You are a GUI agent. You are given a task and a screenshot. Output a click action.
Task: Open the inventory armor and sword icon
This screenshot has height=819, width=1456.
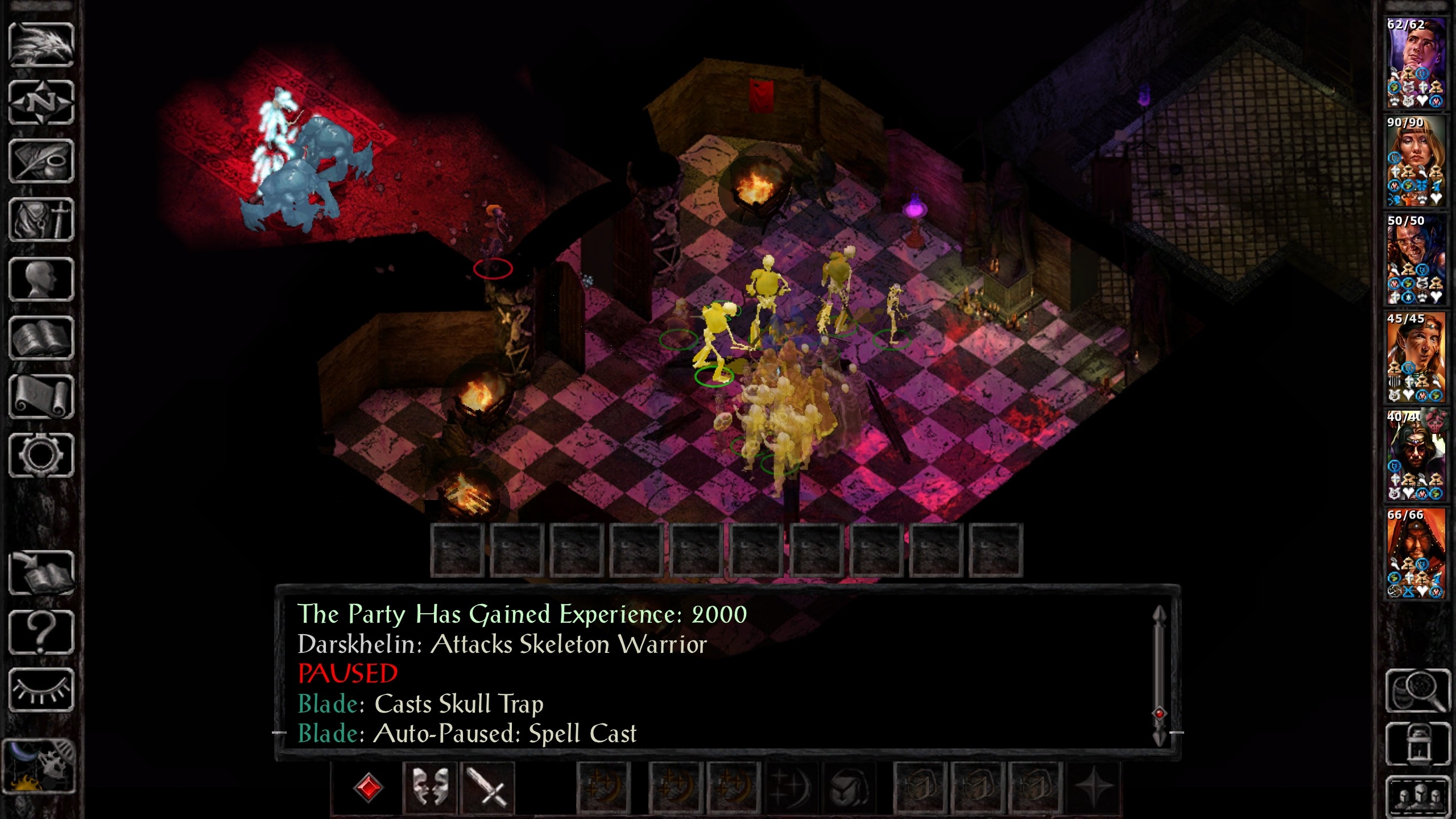click(41, 220)
